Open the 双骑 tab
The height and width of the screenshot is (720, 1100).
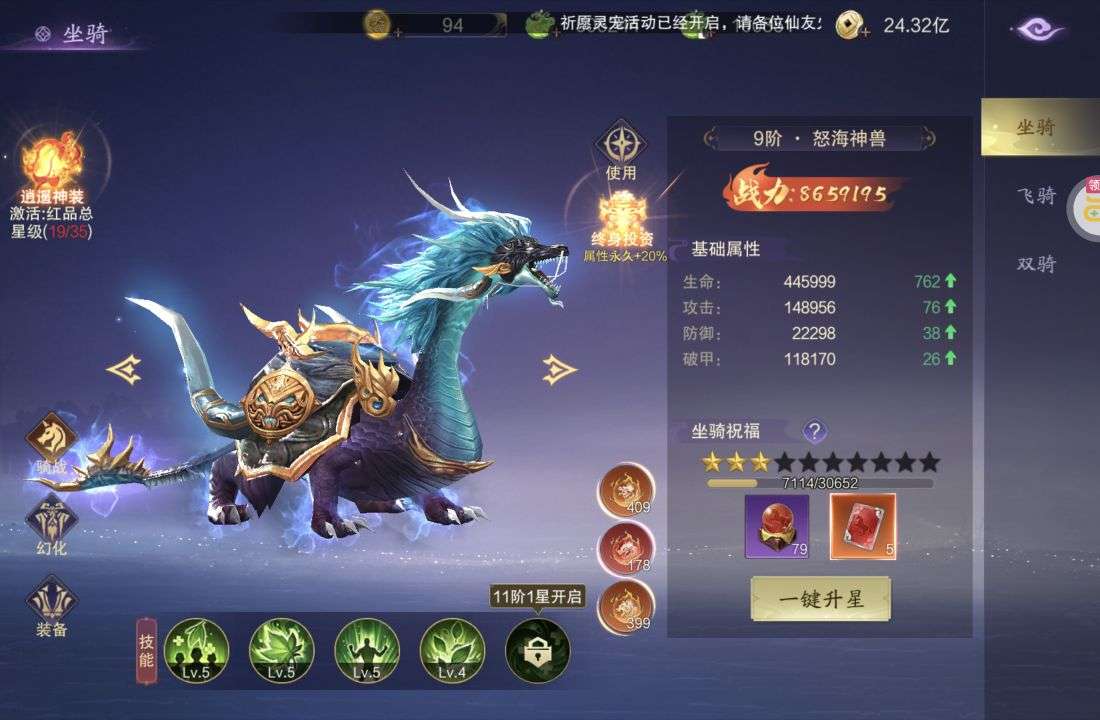pyautogui.click(x=1036, y=264)
